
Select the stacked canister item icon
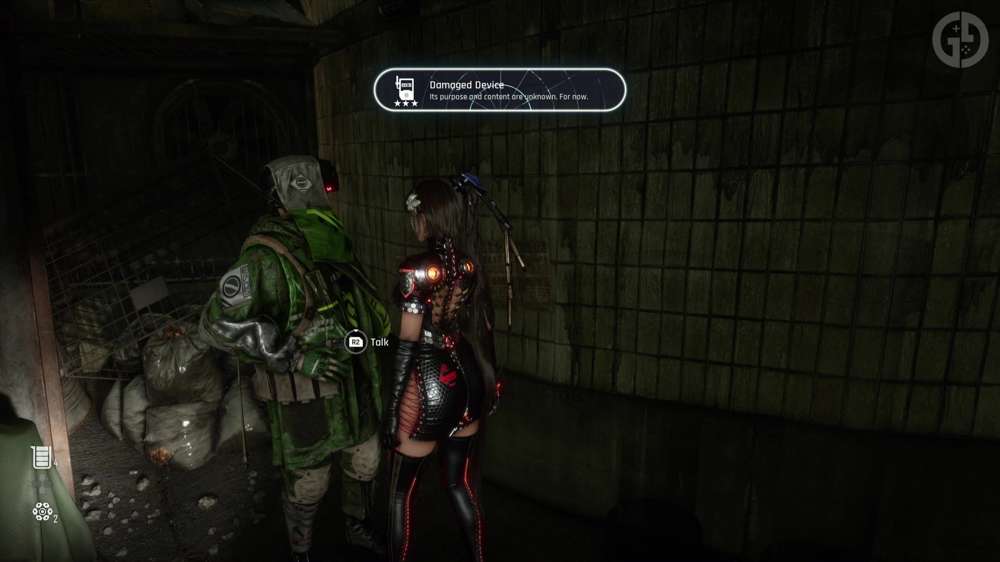pyautogui.click(x=40, y=458)
